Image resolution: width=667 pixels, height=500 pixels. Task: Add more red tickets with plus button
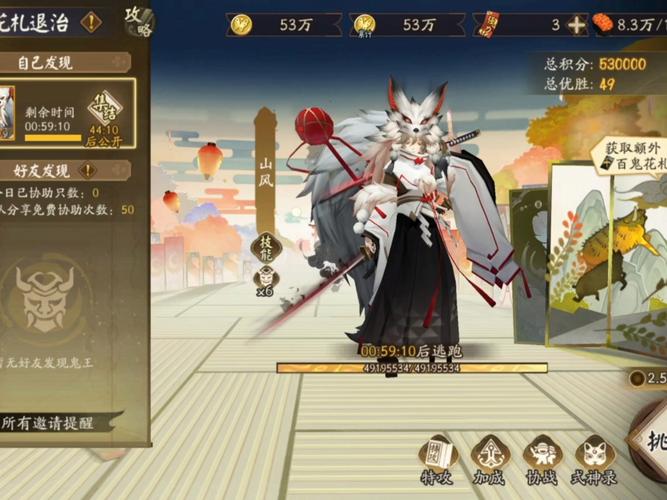577,25
